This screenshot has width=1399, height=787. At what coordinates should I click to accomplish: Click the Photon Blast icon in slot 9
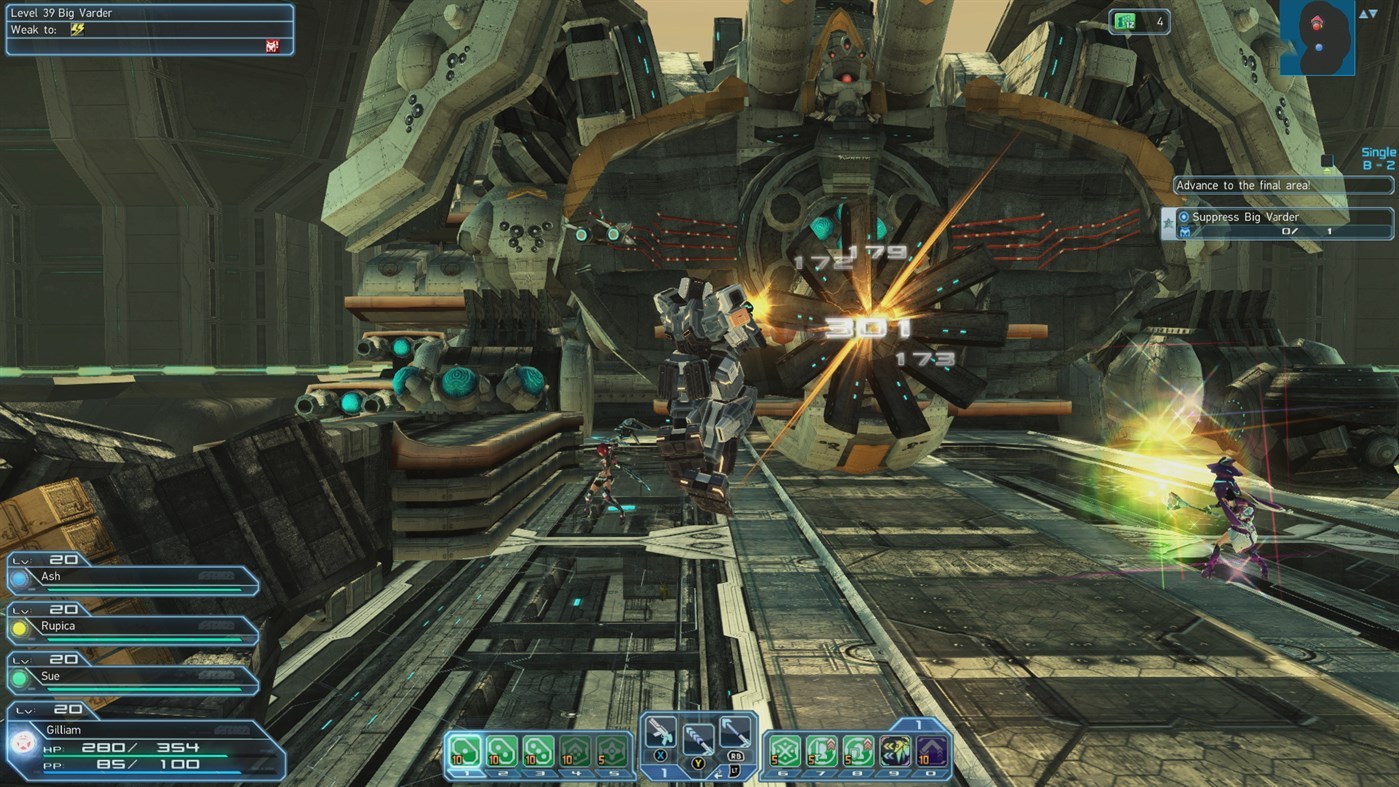pos(892,750)
